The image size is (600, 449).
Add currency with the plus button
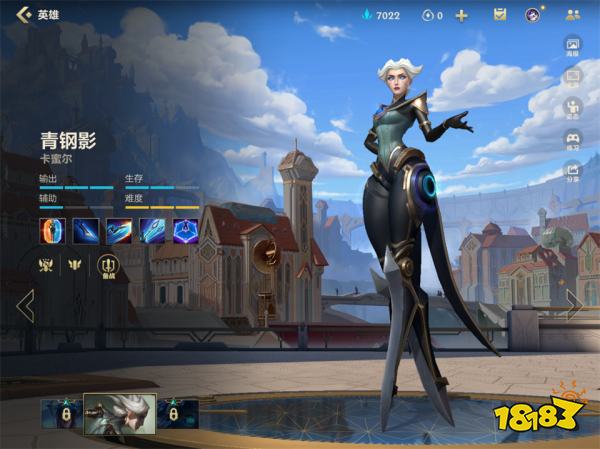pyautogui.click(x=461, y=15)
